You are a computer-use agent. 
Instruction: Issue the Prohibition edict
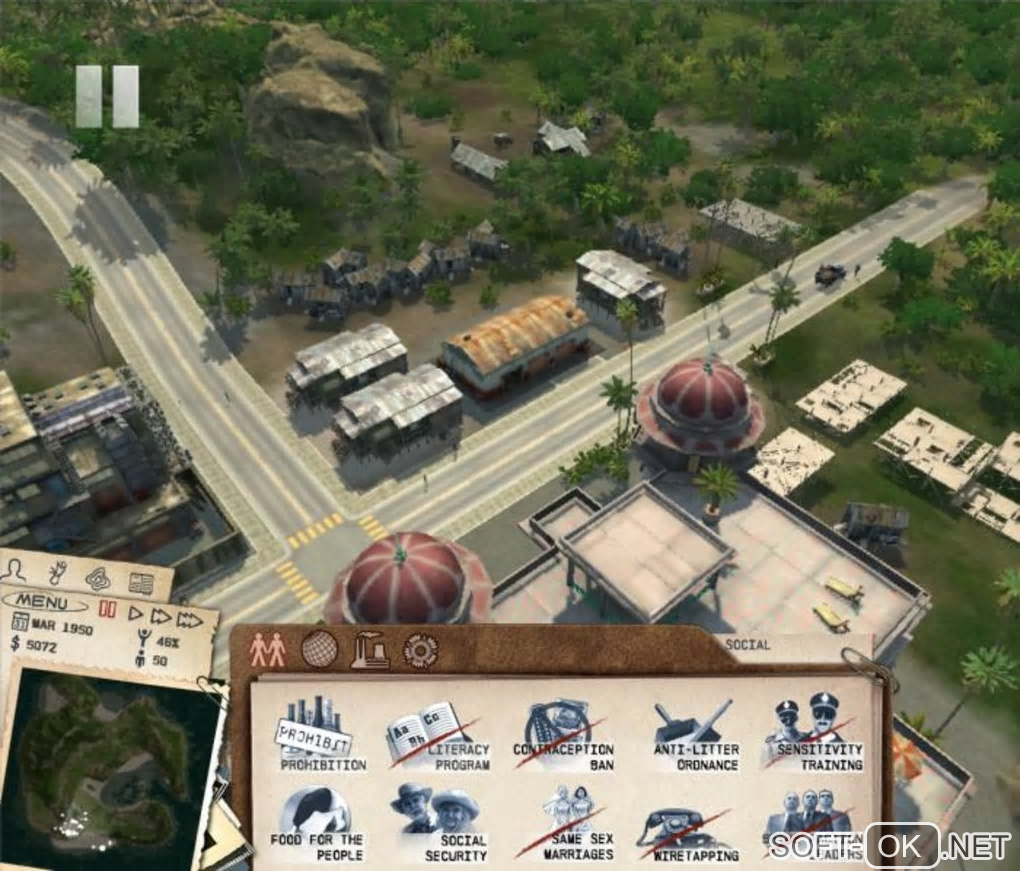click(x=316, y=735)
